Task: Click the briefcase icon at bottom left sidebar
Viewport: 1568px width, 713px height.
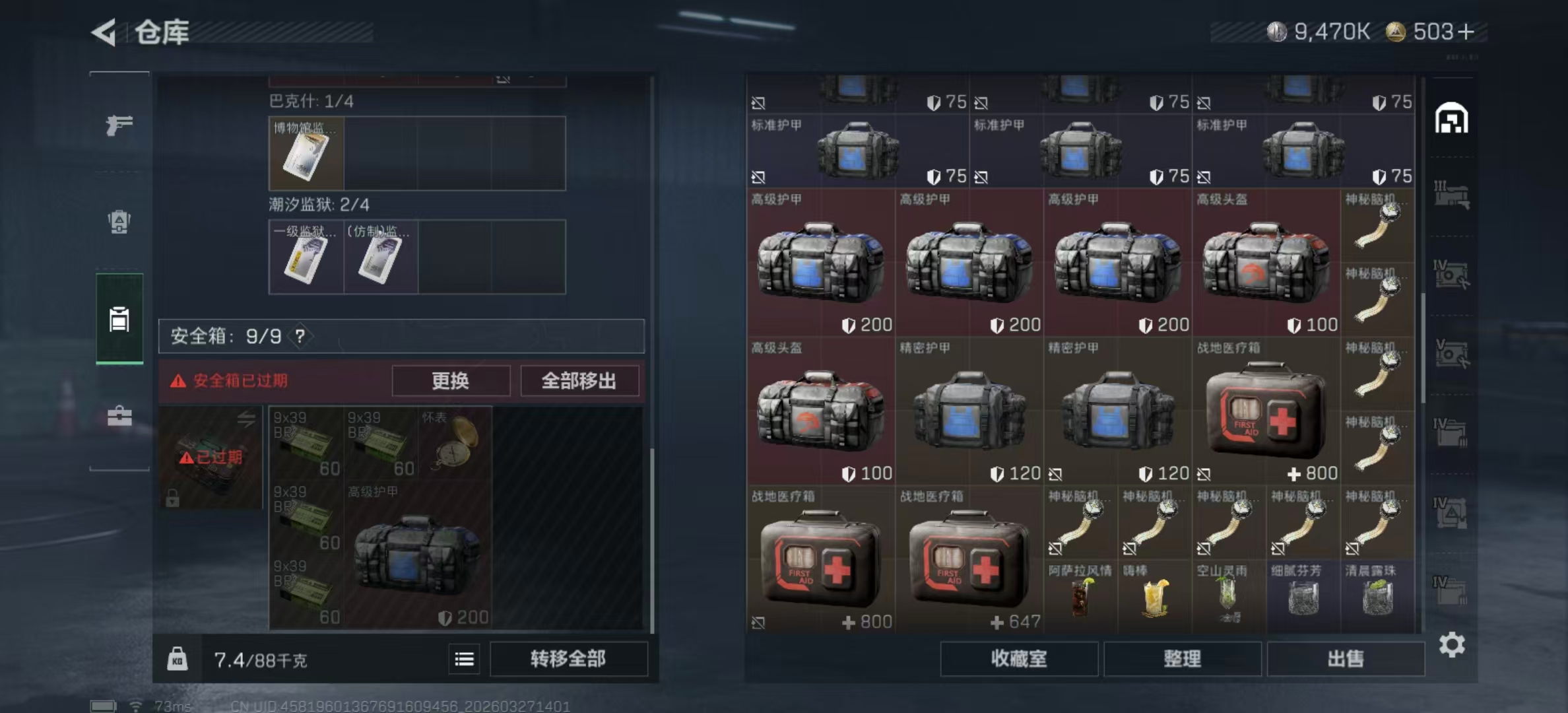Action: [119, 416]
